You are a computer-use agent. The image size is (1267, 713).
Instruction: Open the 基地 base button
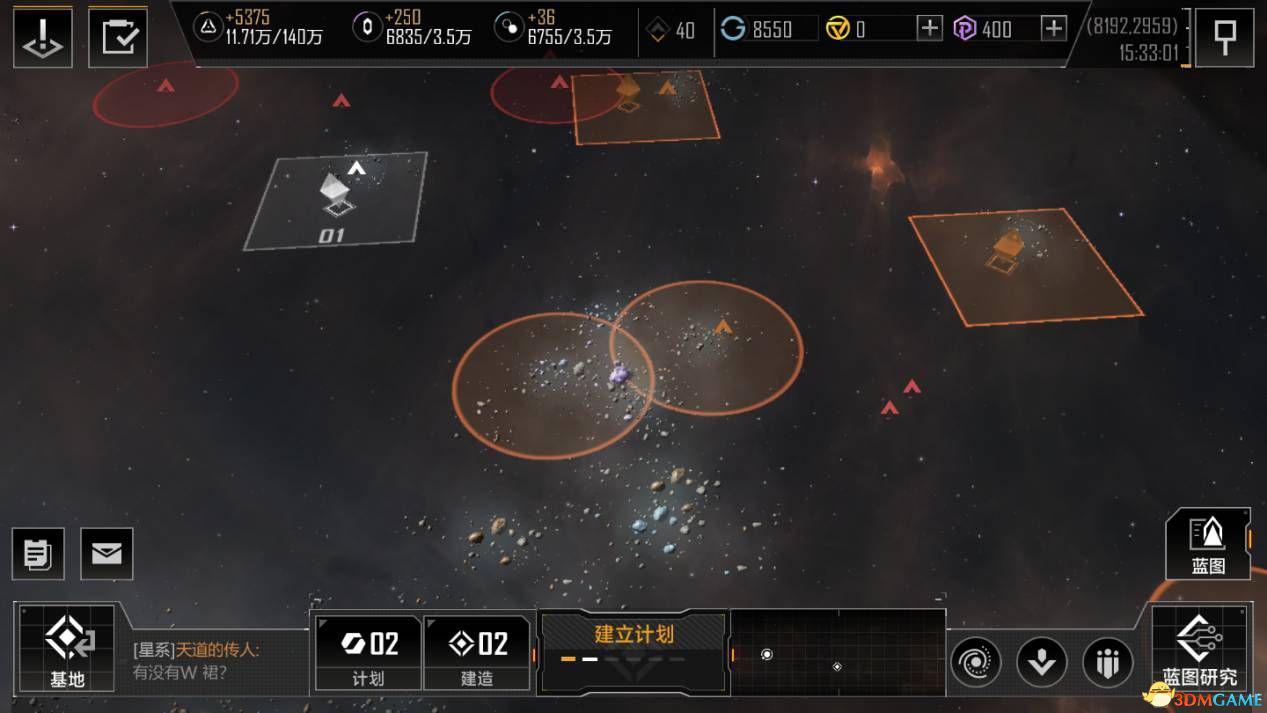point(67,647)
